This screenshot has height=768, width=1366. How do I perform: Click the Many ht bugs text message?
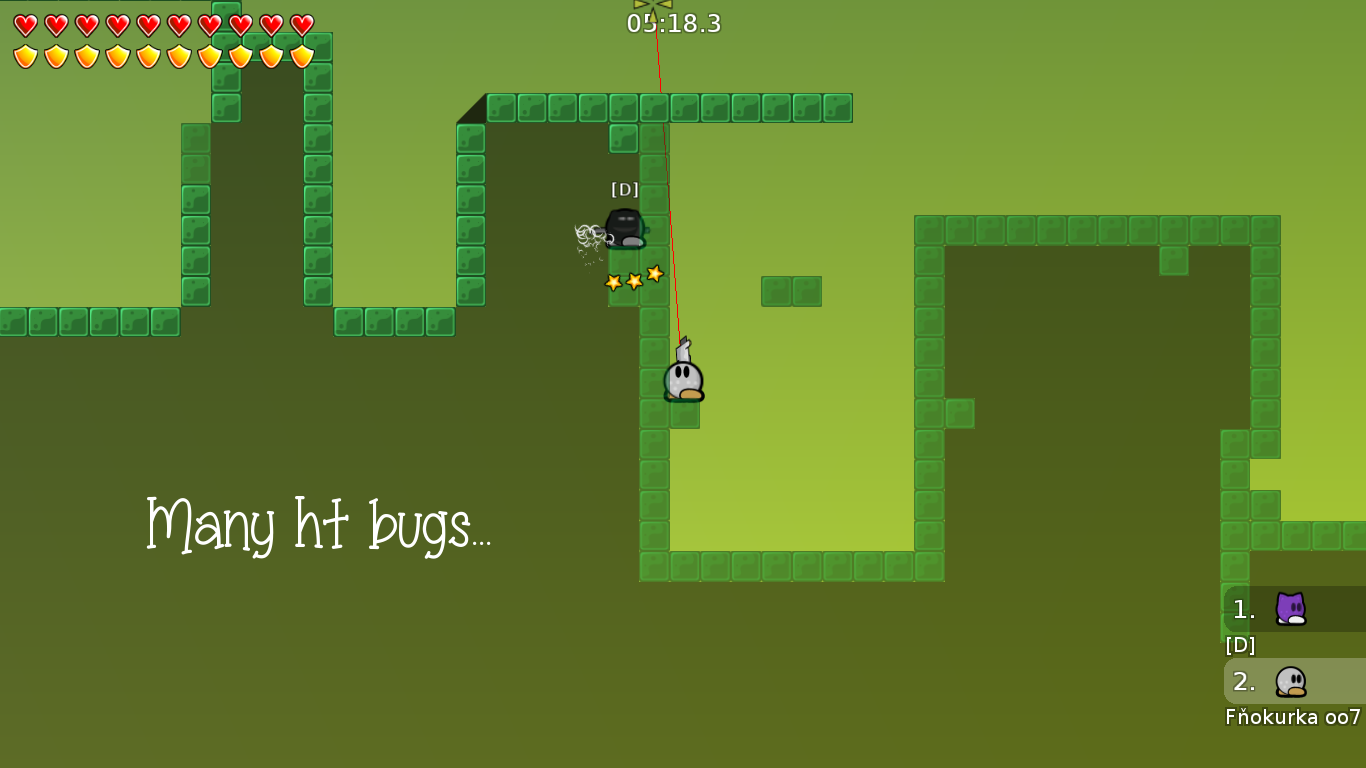click(320, 525)
